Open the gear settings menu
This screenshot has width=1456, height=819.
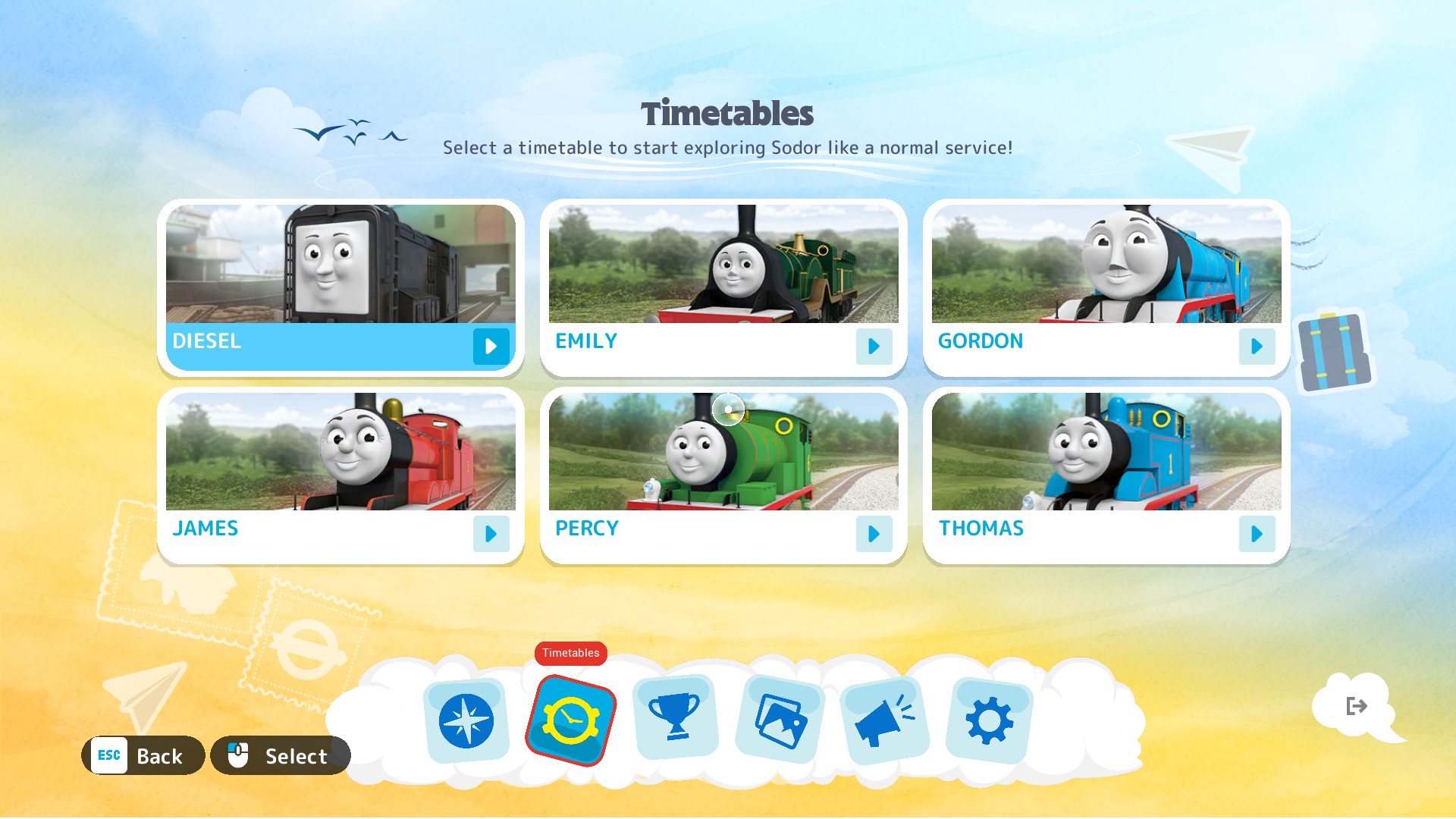(989, 720)
